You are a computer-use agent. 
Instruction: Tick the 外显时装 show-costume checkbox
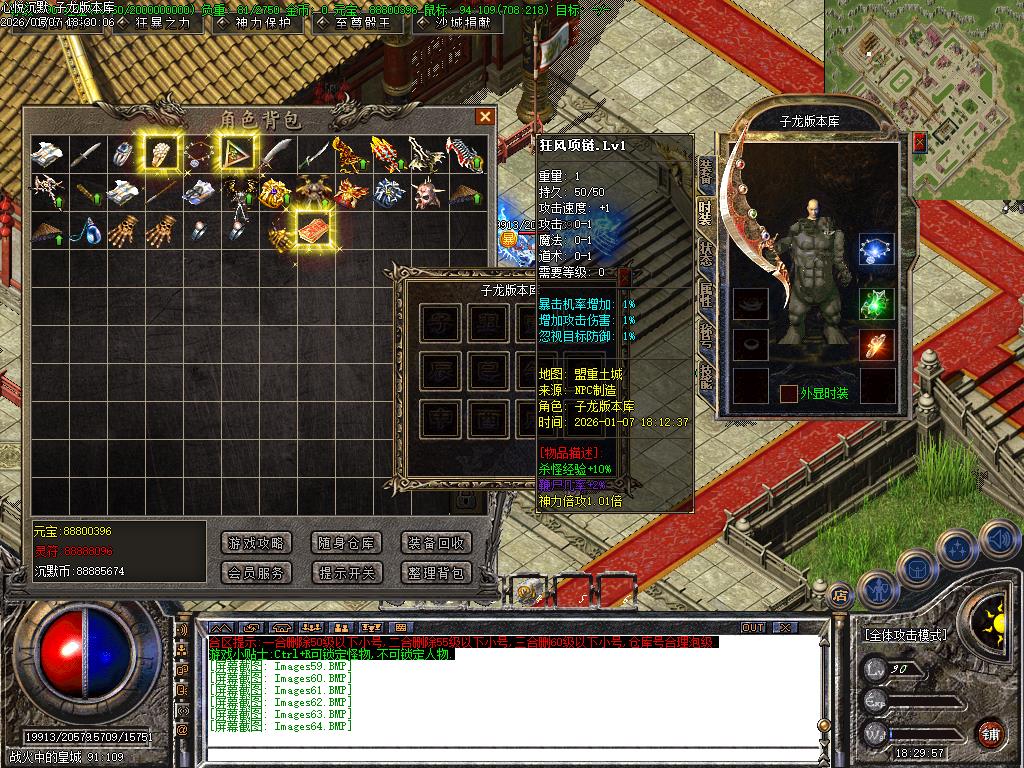pyautogui.click(x=789, y=394)
